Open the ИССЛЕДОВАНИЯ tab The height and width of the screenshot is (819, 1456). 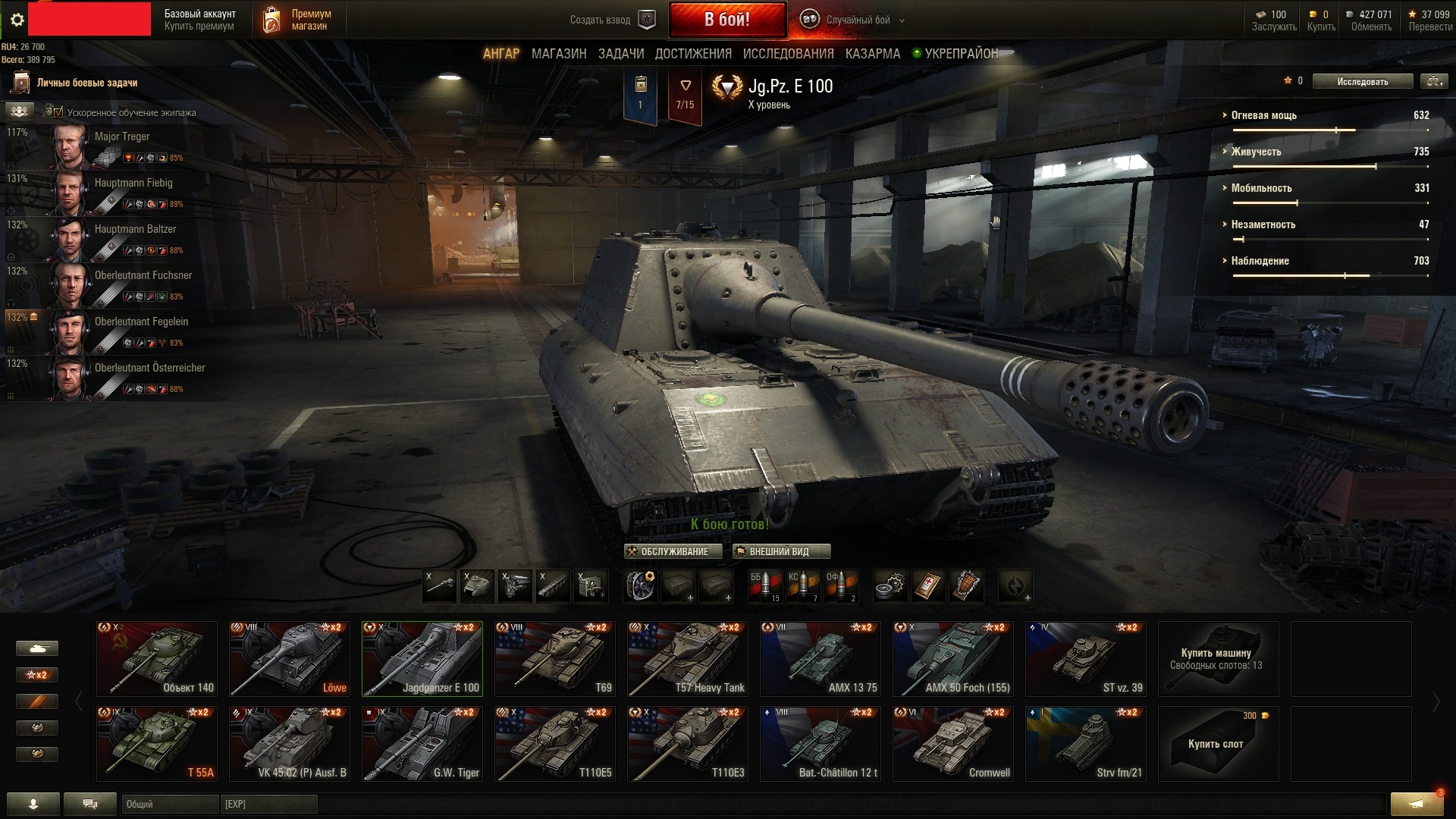point(788,54)
